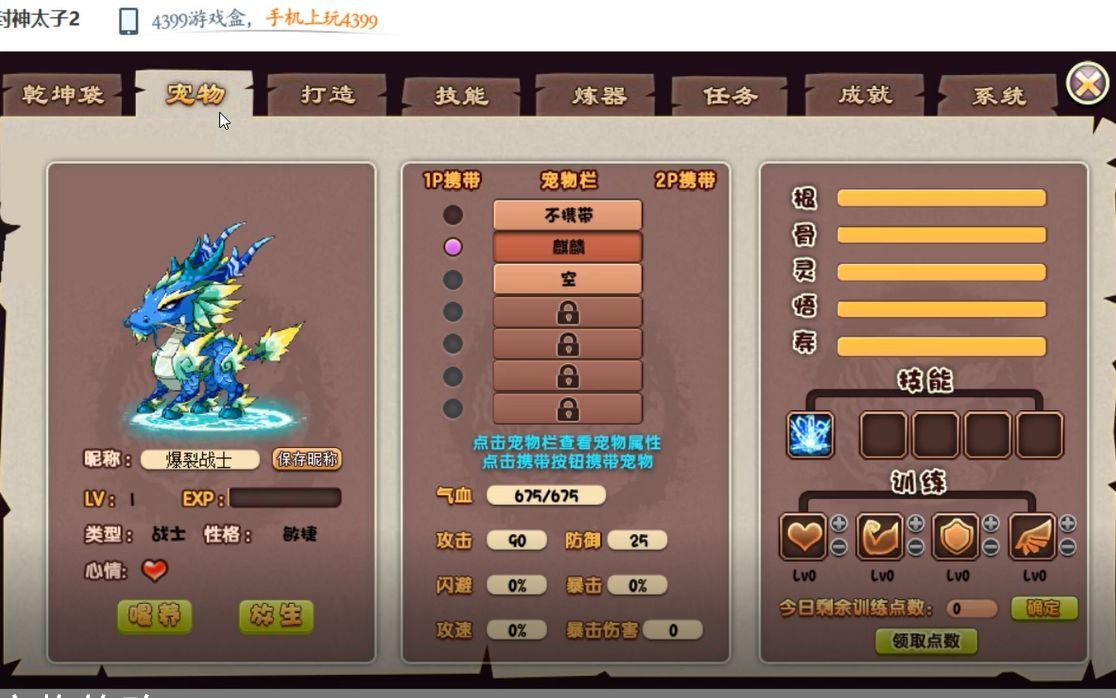Release the pet with 放生 button
This screenshot has height=698, width=1116.
tap(276, 616)
